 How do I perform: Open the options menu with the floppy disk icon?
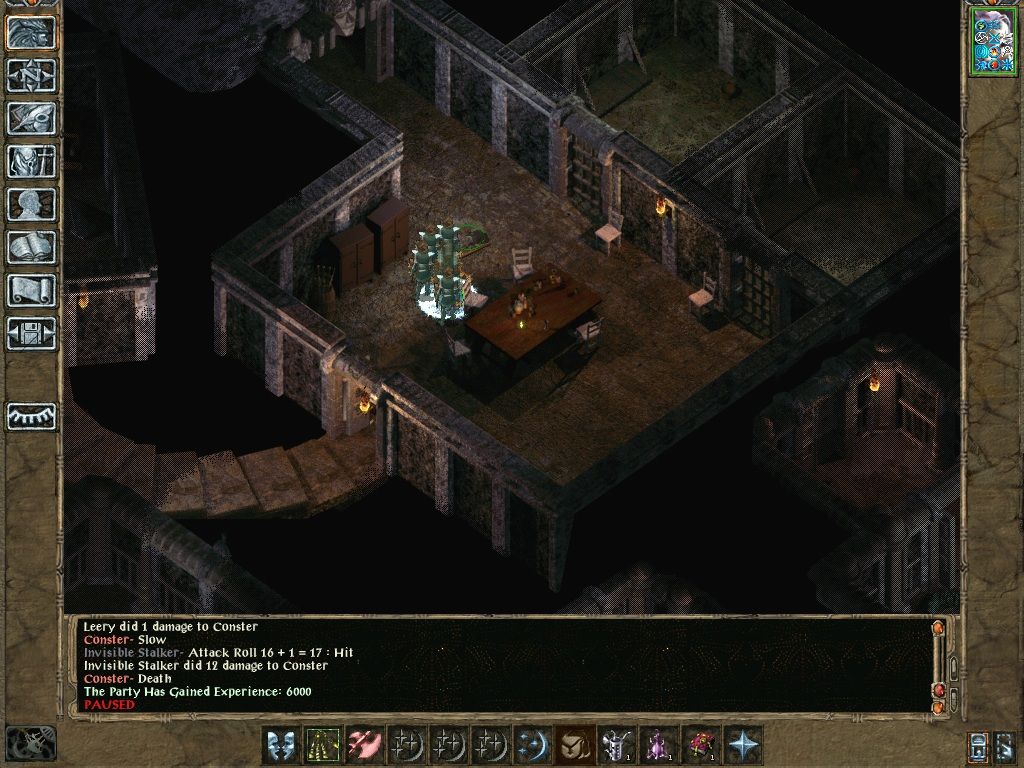pos(31,333)
